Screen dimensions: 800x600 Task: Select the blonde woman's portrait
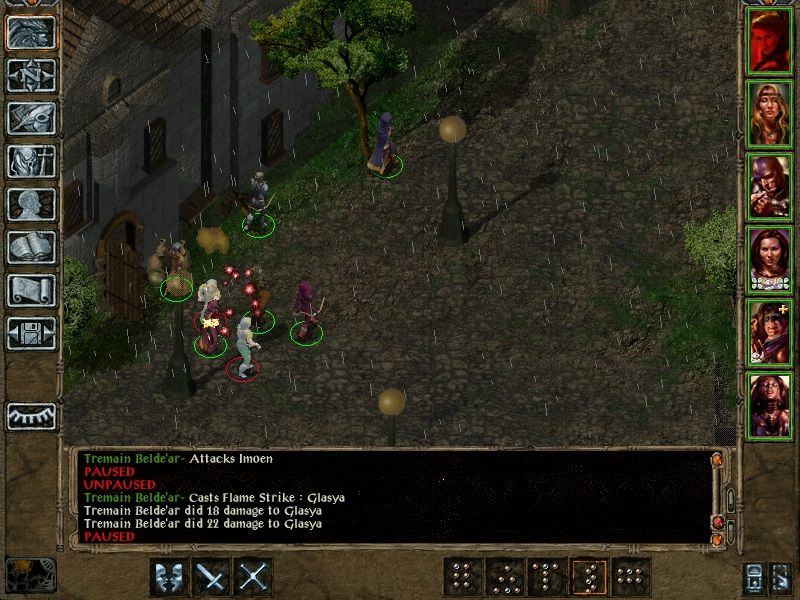tap(769, 113)
